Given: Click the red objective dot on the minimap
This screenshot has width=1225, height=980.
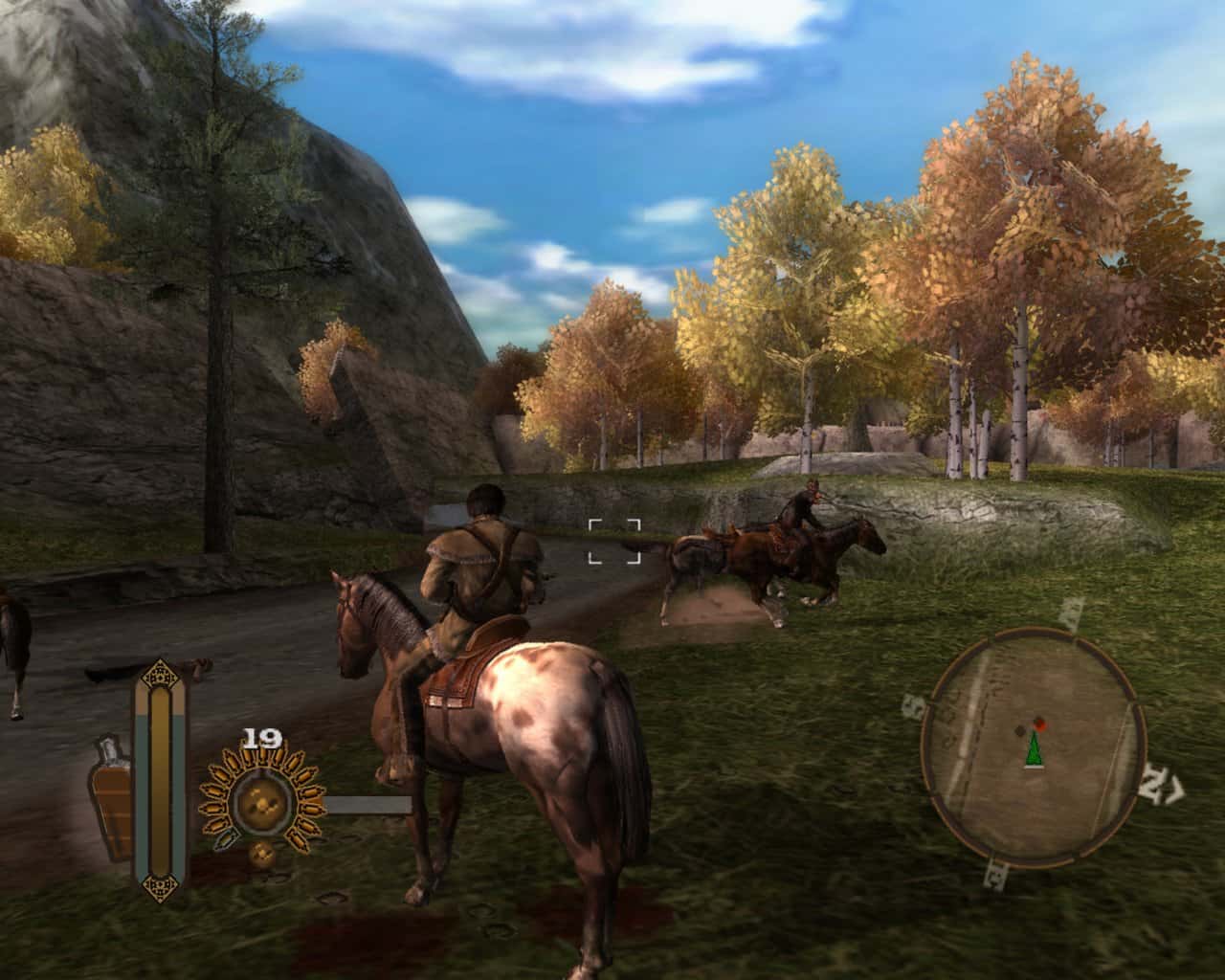Looking at the screenshot, I should pyautogui.click(x=1039, y=724).
